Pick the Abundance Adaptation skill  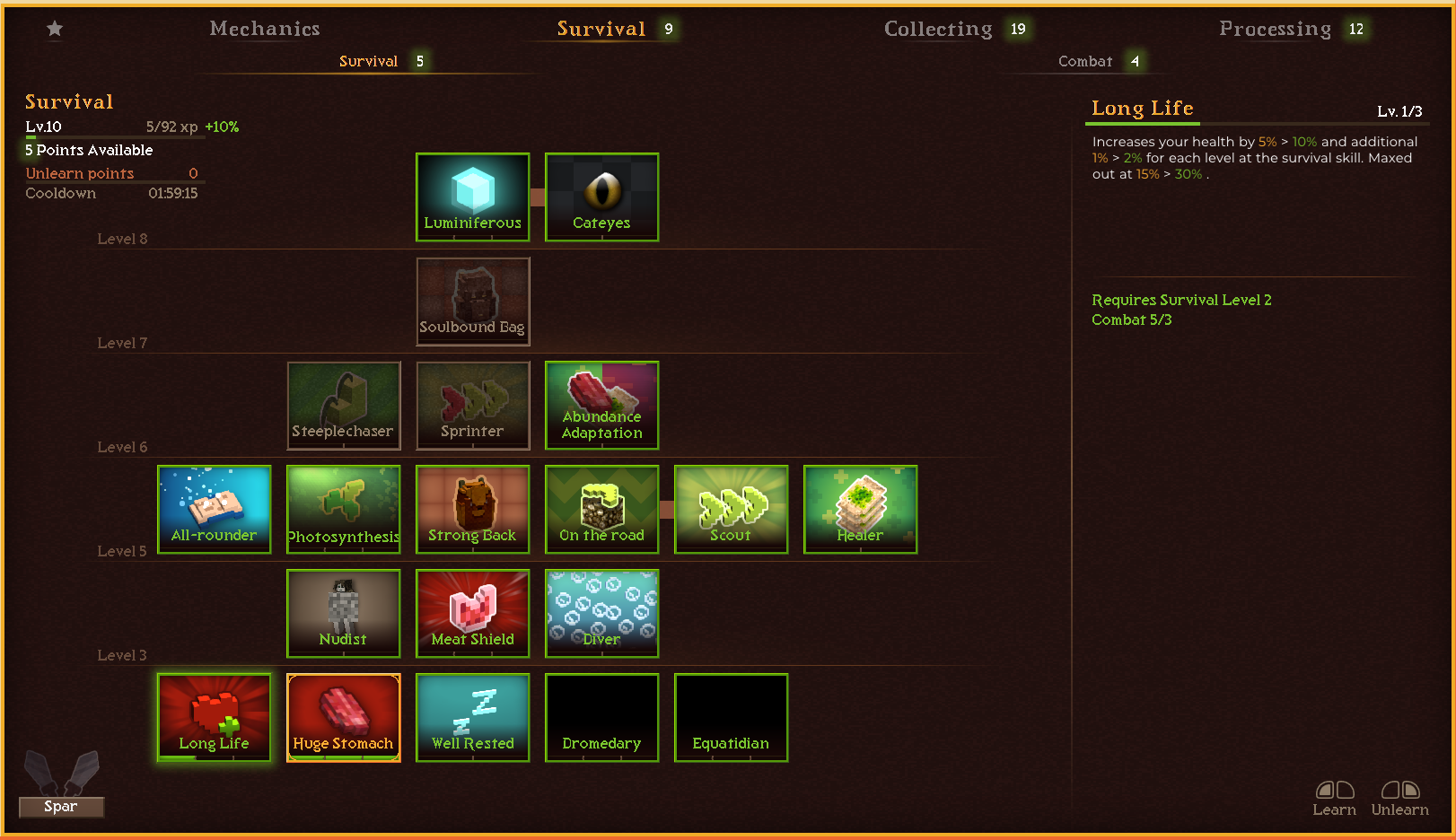(601, 406)
